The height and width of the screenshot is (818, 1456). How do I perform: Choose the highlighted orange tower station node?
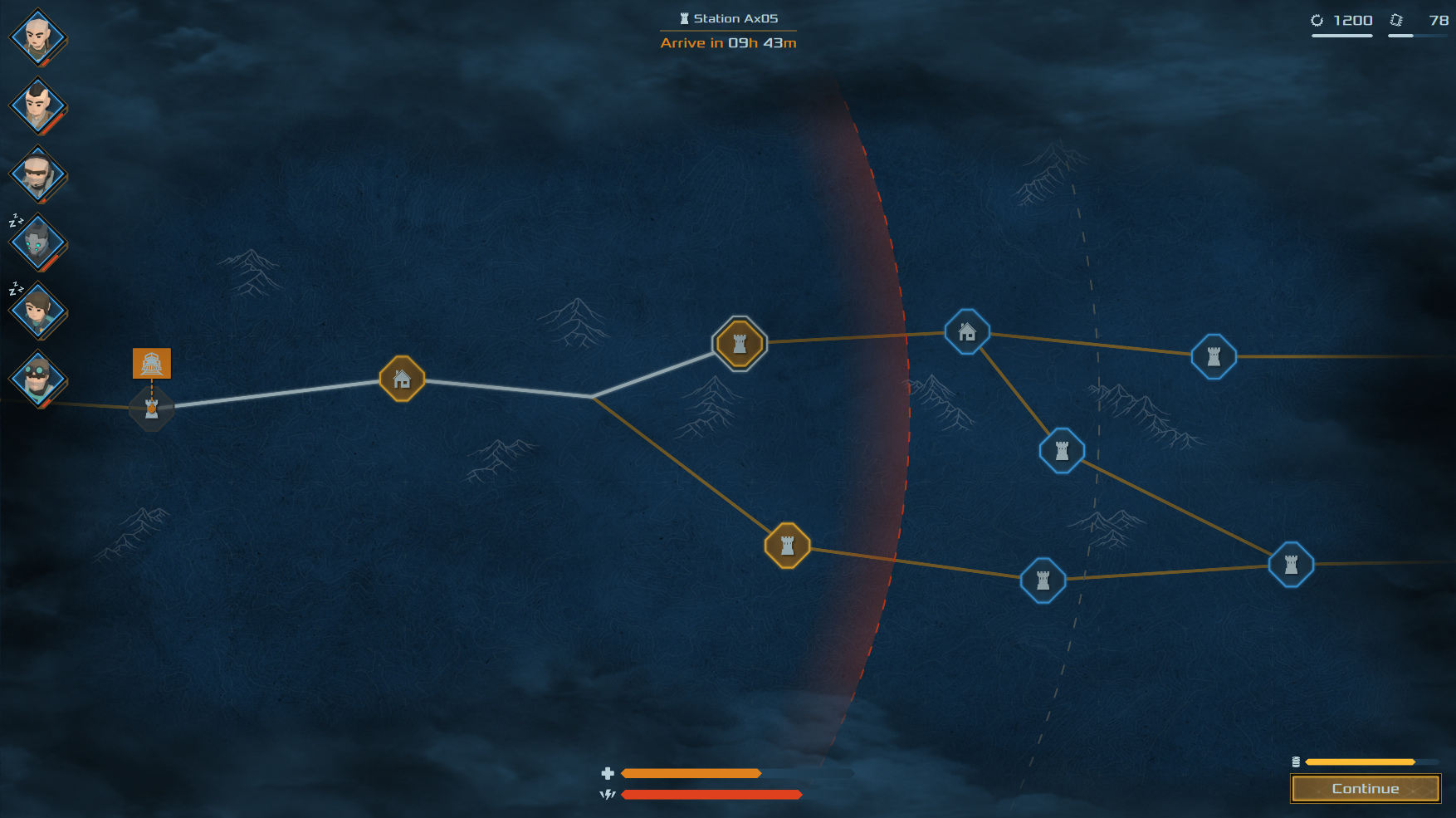click(740, 343)
